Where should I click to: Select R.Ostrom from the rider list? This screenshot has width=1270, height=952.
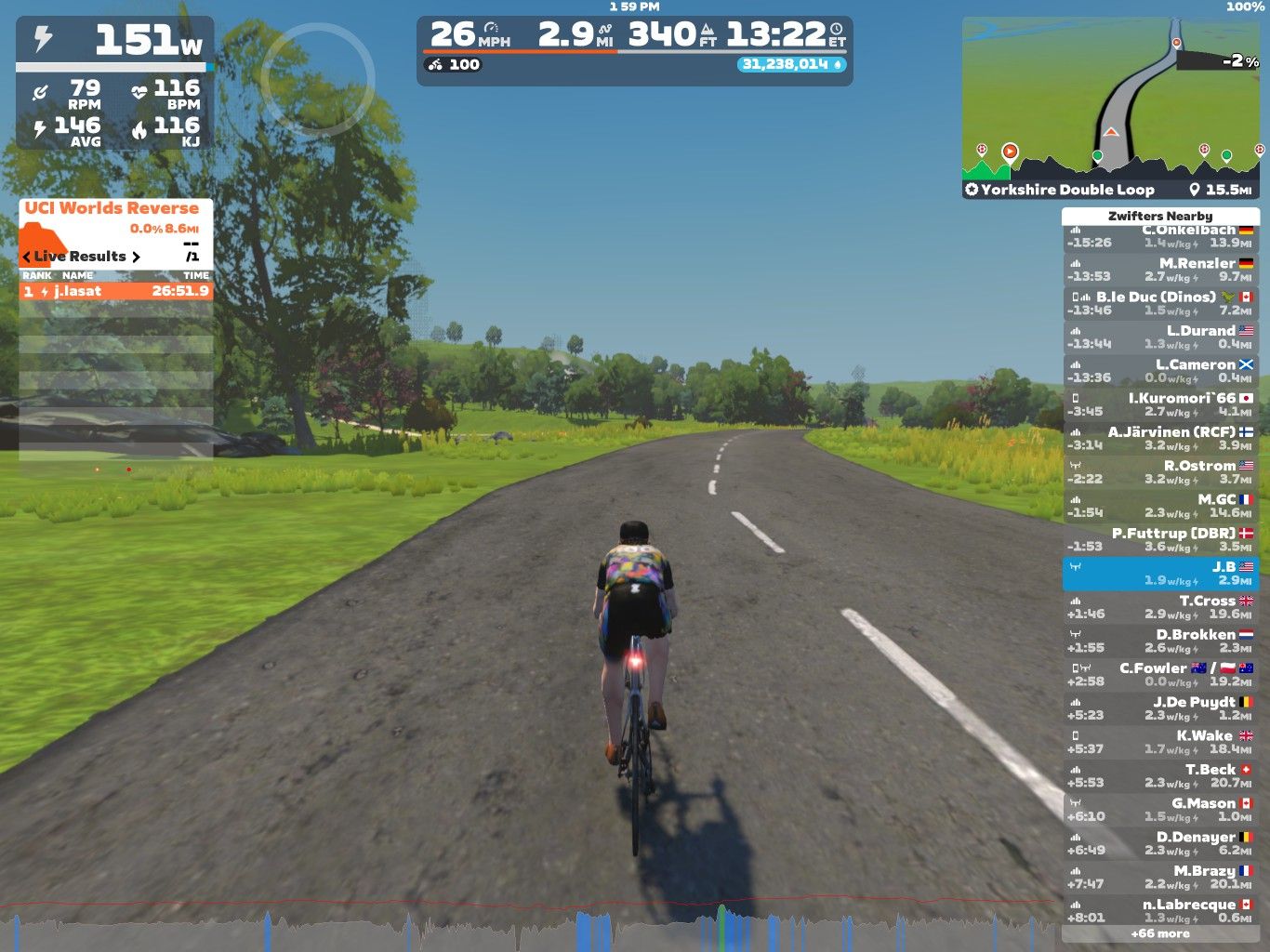[1160, 472]
